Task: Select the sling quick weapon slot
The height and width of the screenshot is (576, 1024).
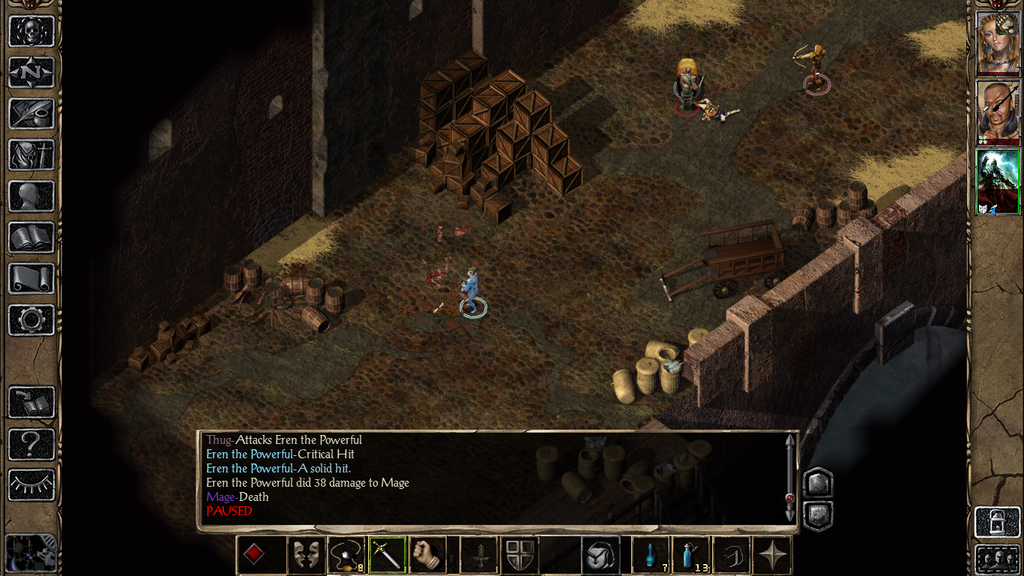Action: [x=346, y=555]
